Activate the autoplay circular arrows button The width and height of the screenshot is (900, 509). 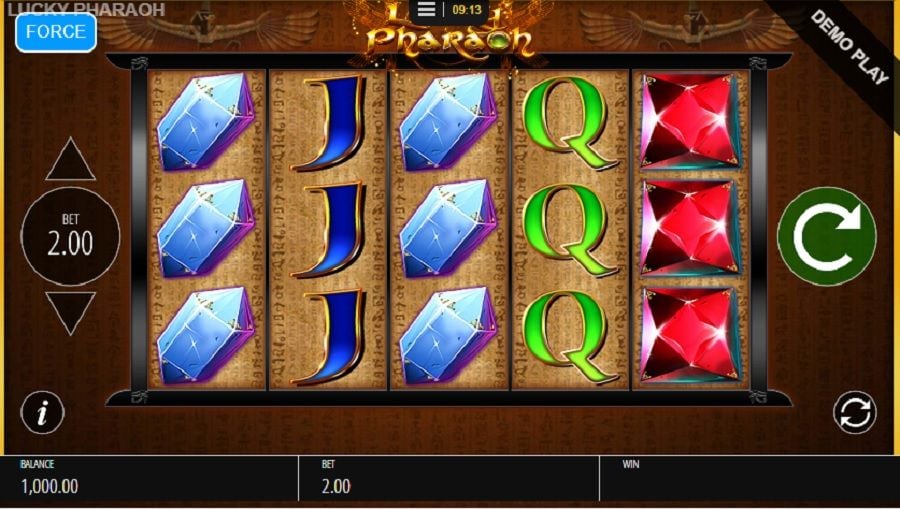(854, 412)
